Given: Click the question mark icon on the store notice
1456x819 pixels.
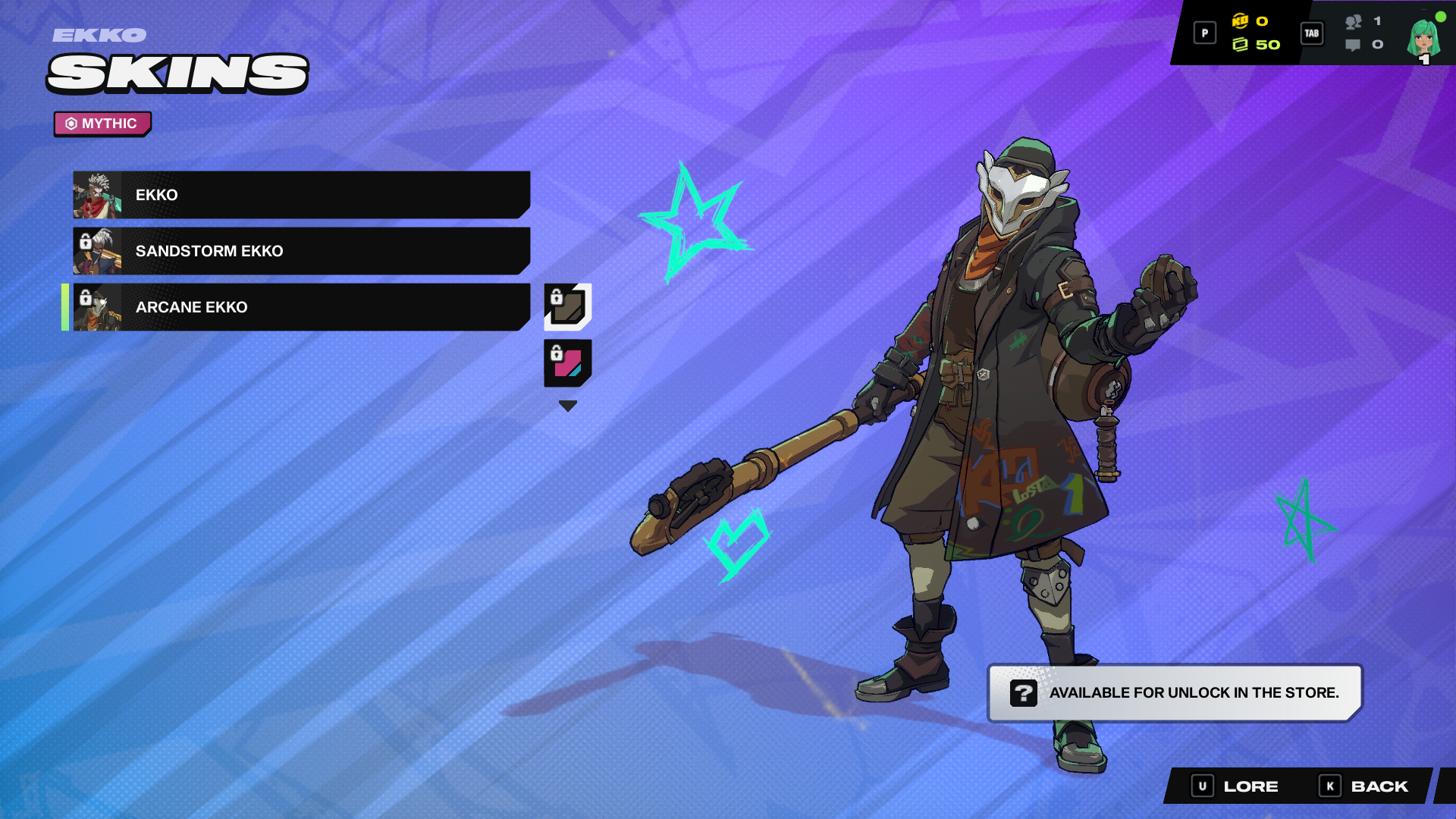Looking at the screenshot, I should tap(1025, 692).
